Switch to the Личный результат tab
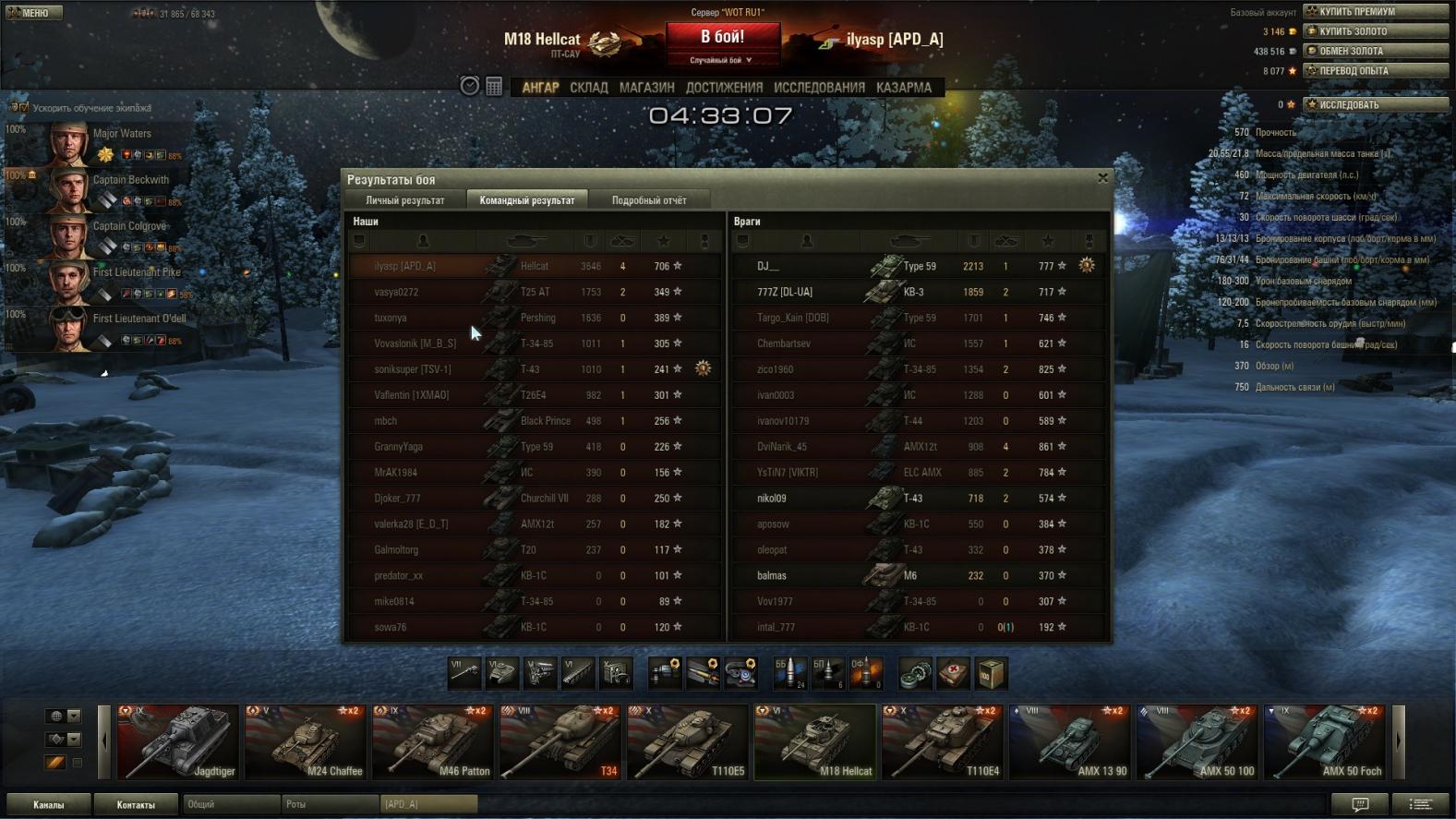The width and height of the screenshot is (1456, 819). [404, 200]
